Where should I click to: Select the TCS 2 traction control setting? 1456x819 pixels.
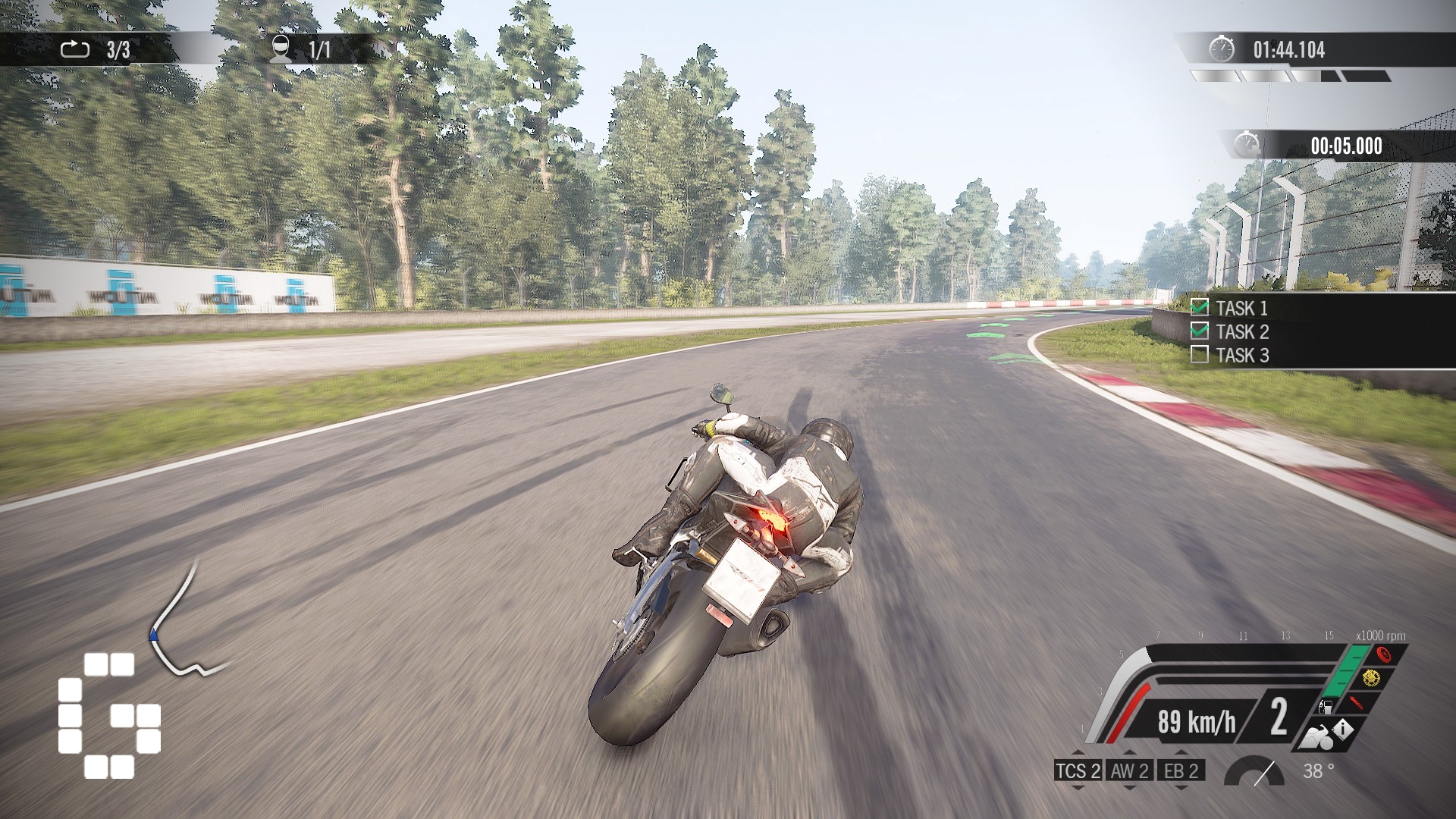pyautogui.click(x=1078, y=771)
